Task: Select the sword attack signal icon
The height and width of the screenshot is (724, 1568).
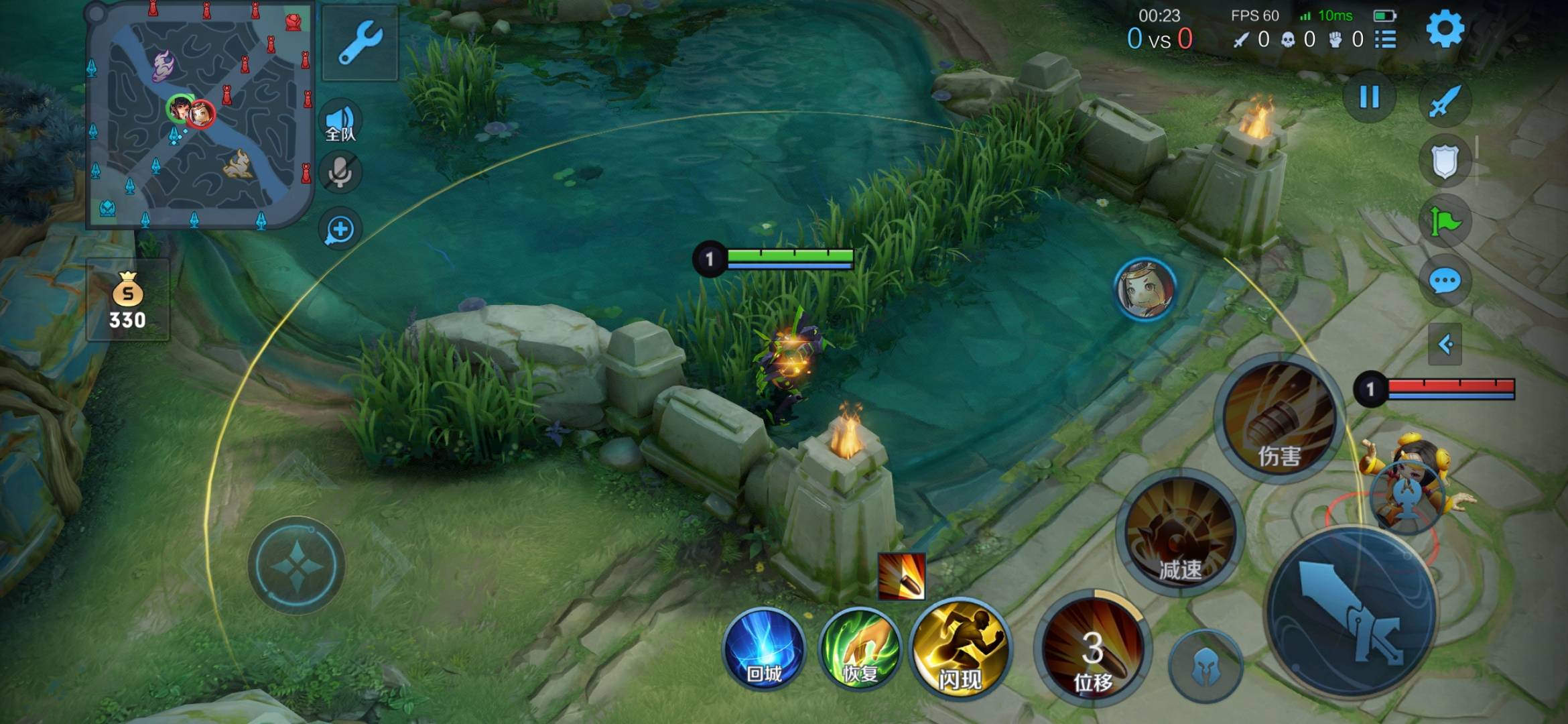Action: point(1444,101)
